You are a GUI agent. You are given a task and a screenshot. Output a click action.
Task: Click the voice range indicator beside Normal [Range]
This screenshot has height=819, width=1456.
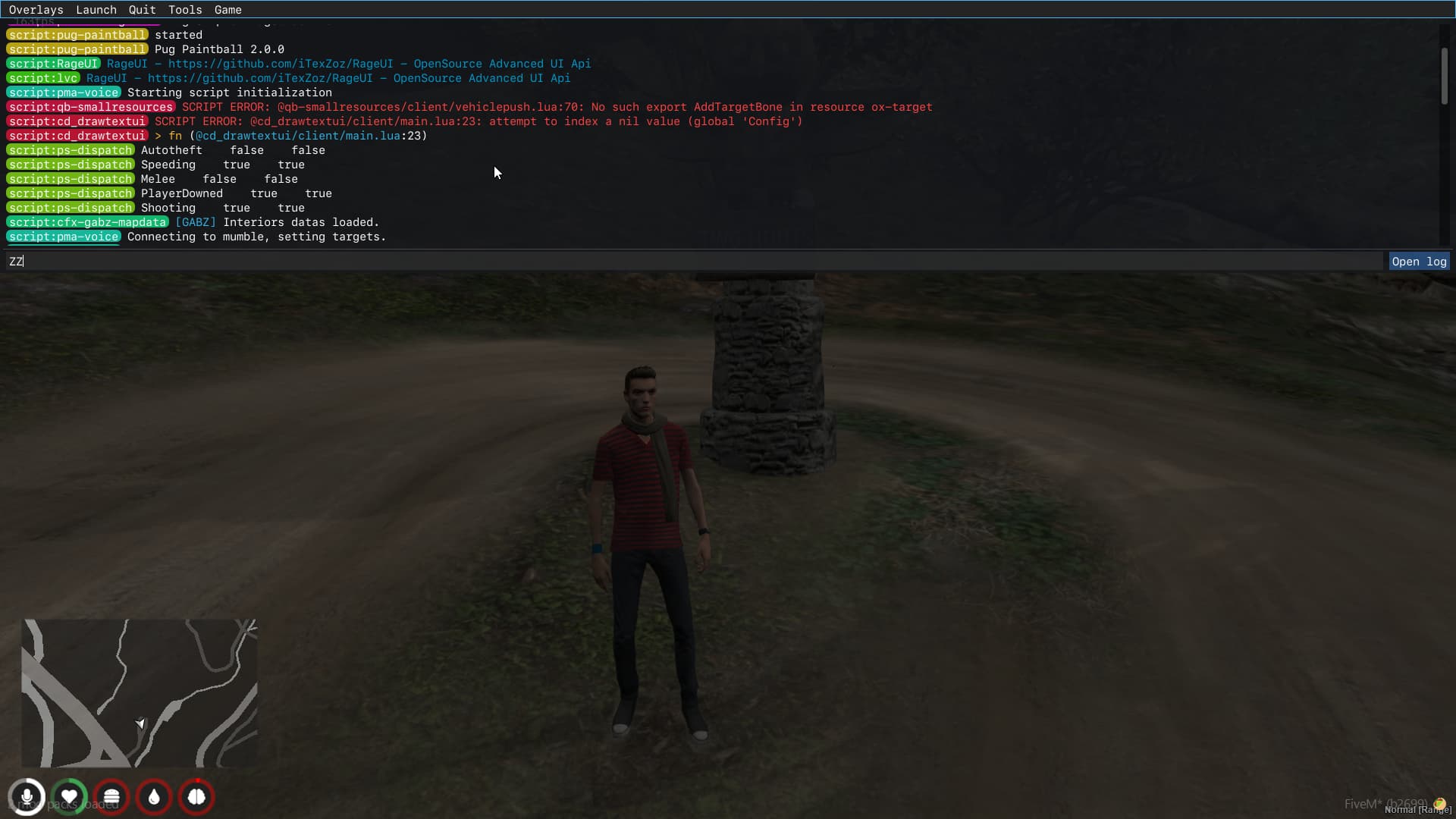point(1440,802)
